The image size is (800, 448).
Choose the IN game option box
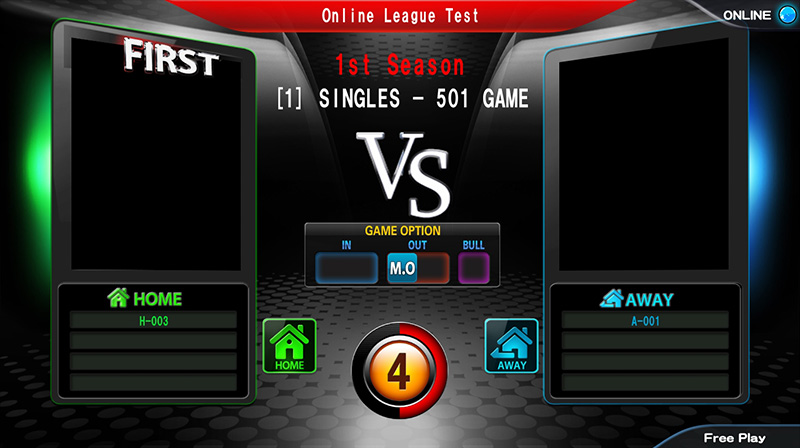click(x=346, y=268)
